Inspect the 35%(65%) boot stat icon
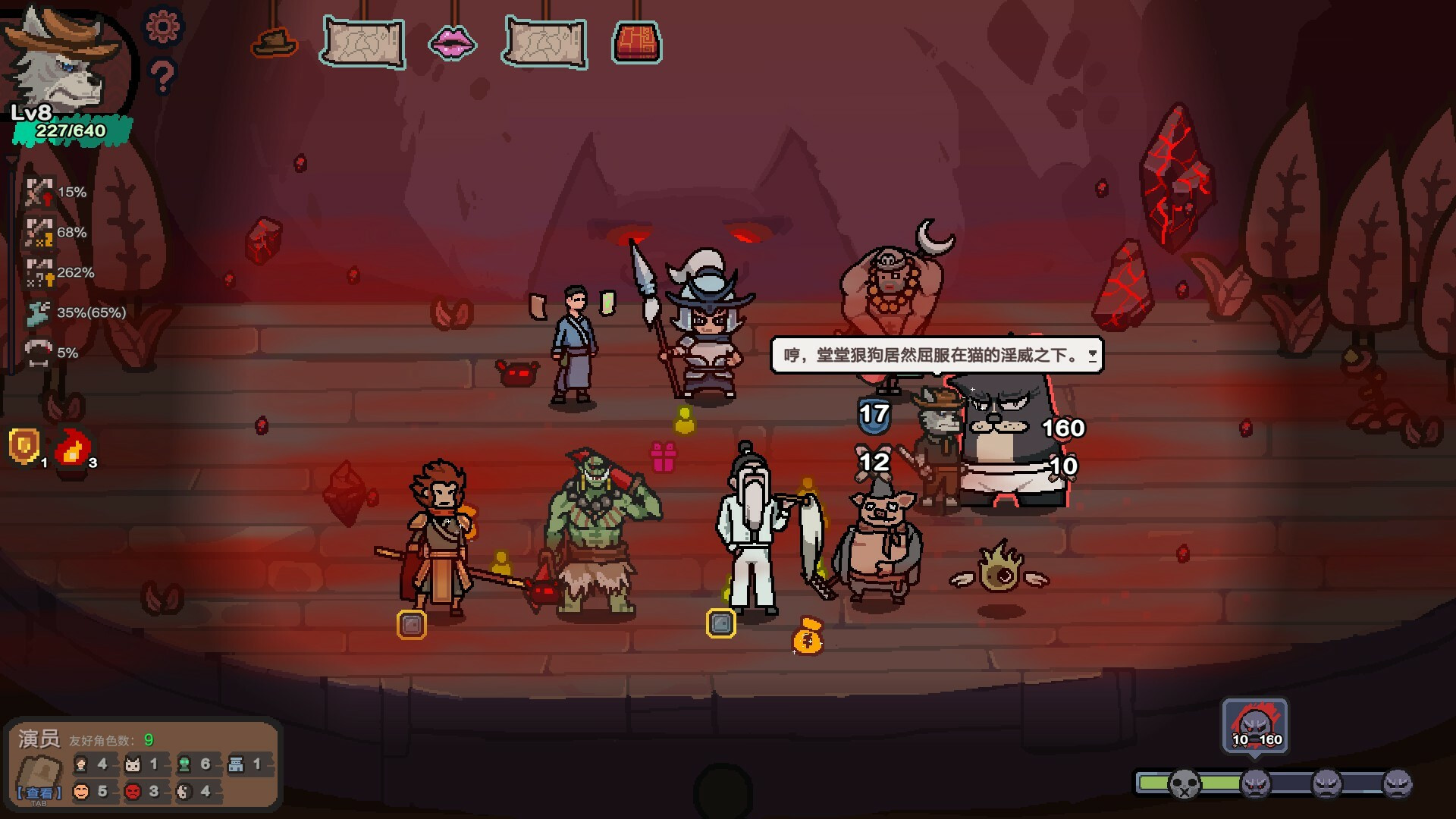Screen dimensions: 1456x819 (39, 312)
